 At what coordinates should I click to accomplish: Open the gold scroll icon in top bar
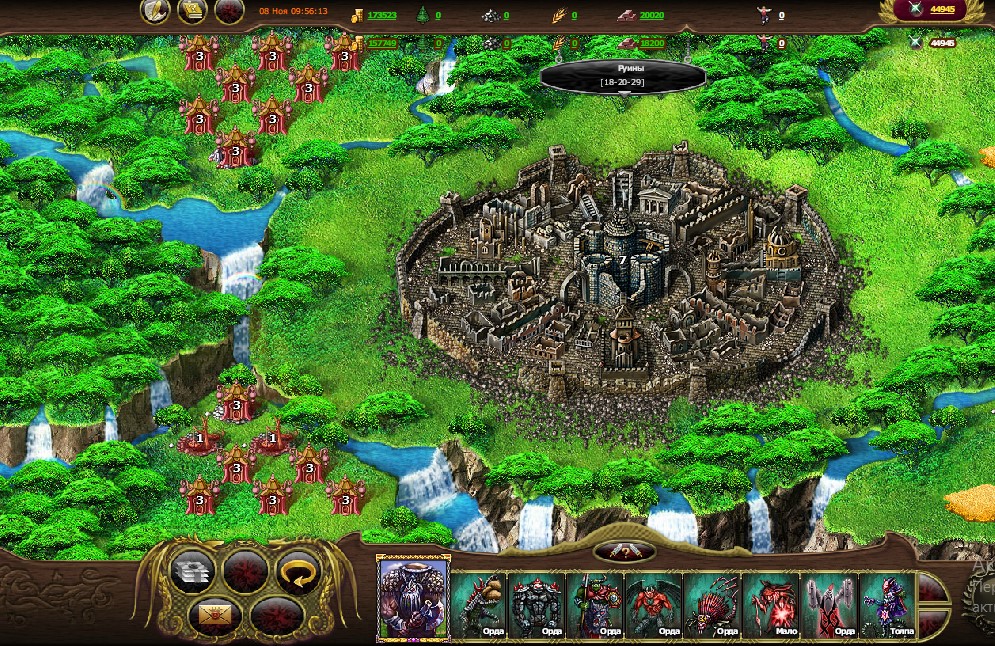(x=192, y=12)
